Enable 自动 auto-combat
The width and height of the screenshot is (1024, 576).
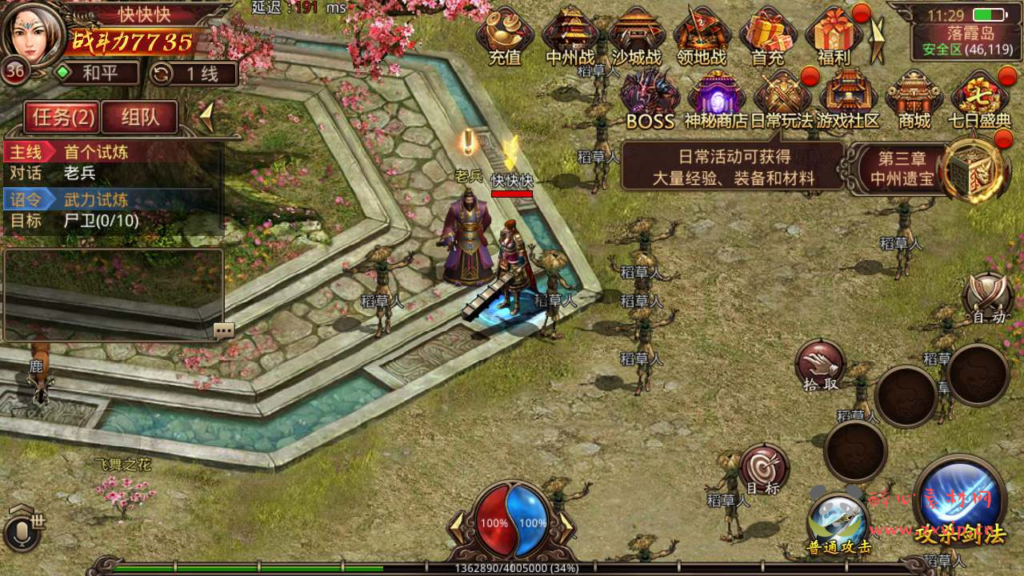coord(988,299)
